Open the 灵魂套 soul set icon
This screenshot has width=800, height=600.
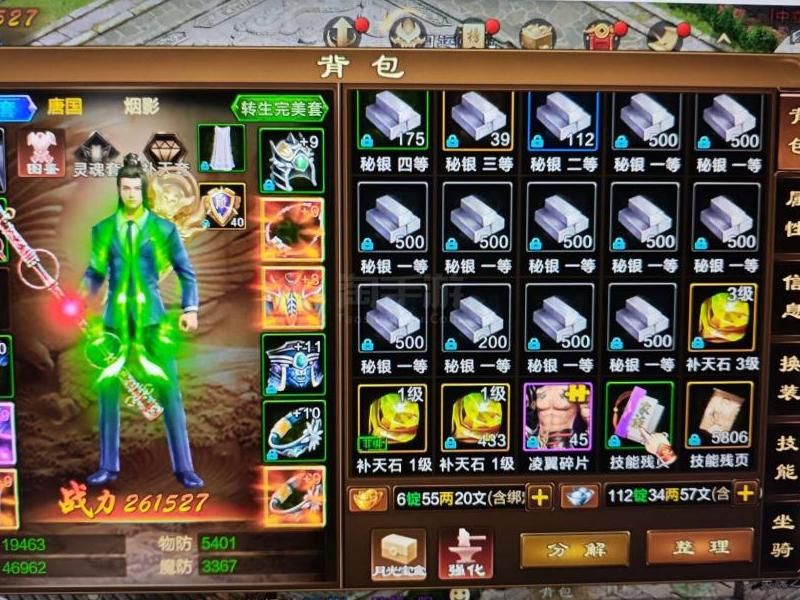[x=97, y=152]
